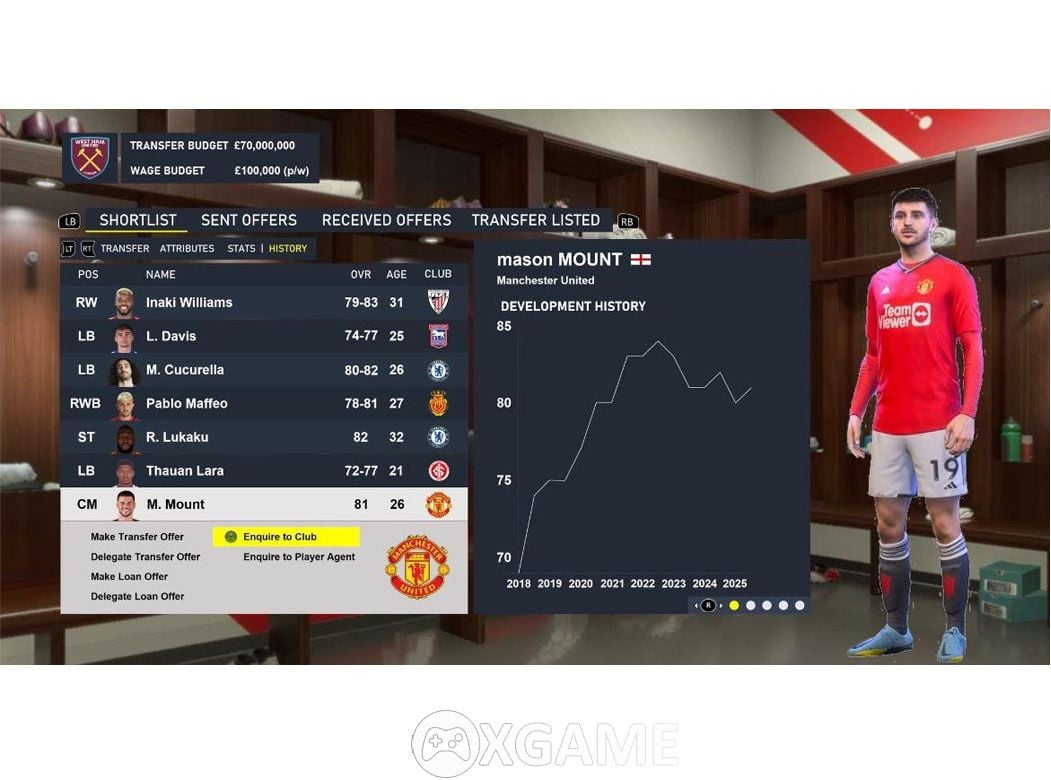Choose Delegate Transfer Offer
The image size is (1051, 780).
(x=145, y=557)
